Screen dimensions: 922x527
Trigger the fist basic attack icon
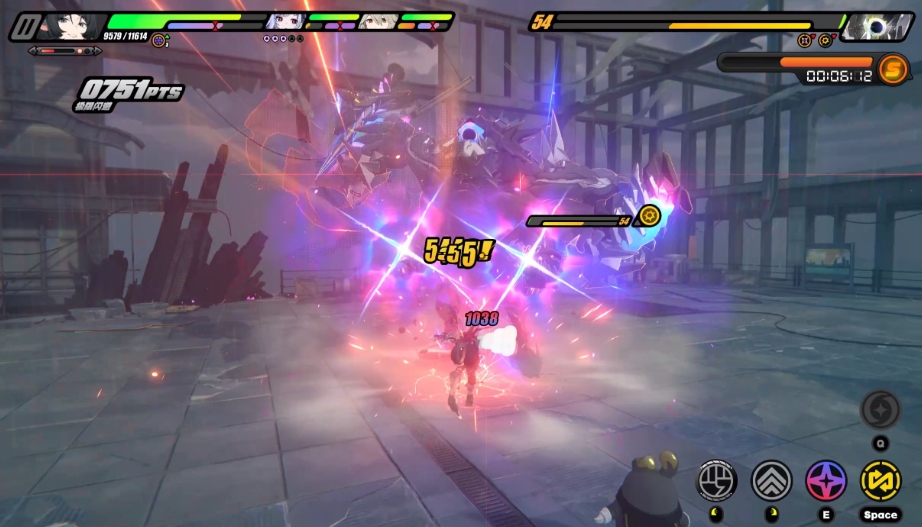coord(716,480)
